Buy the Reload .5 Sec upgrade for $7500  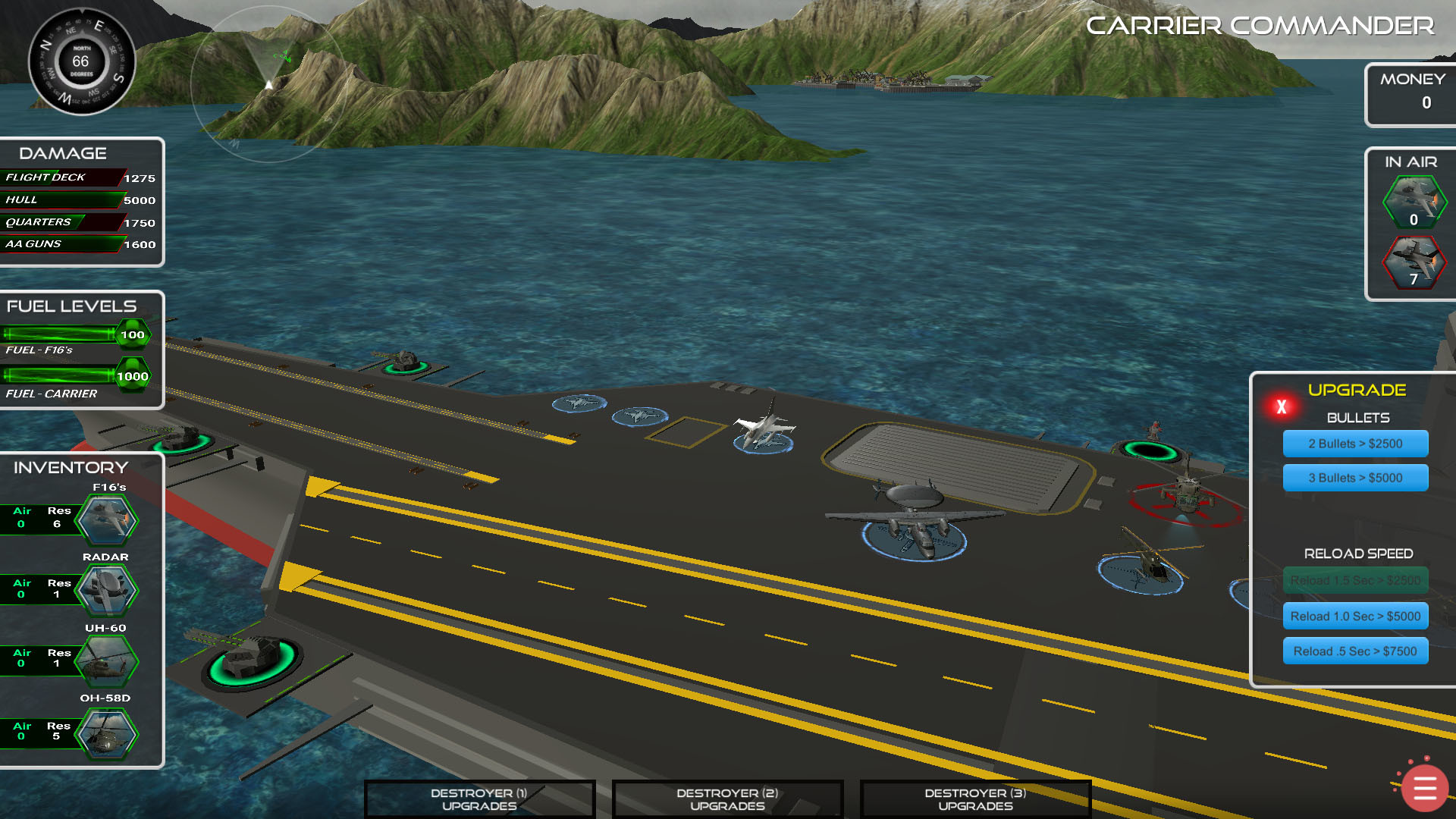[1355, 651]
